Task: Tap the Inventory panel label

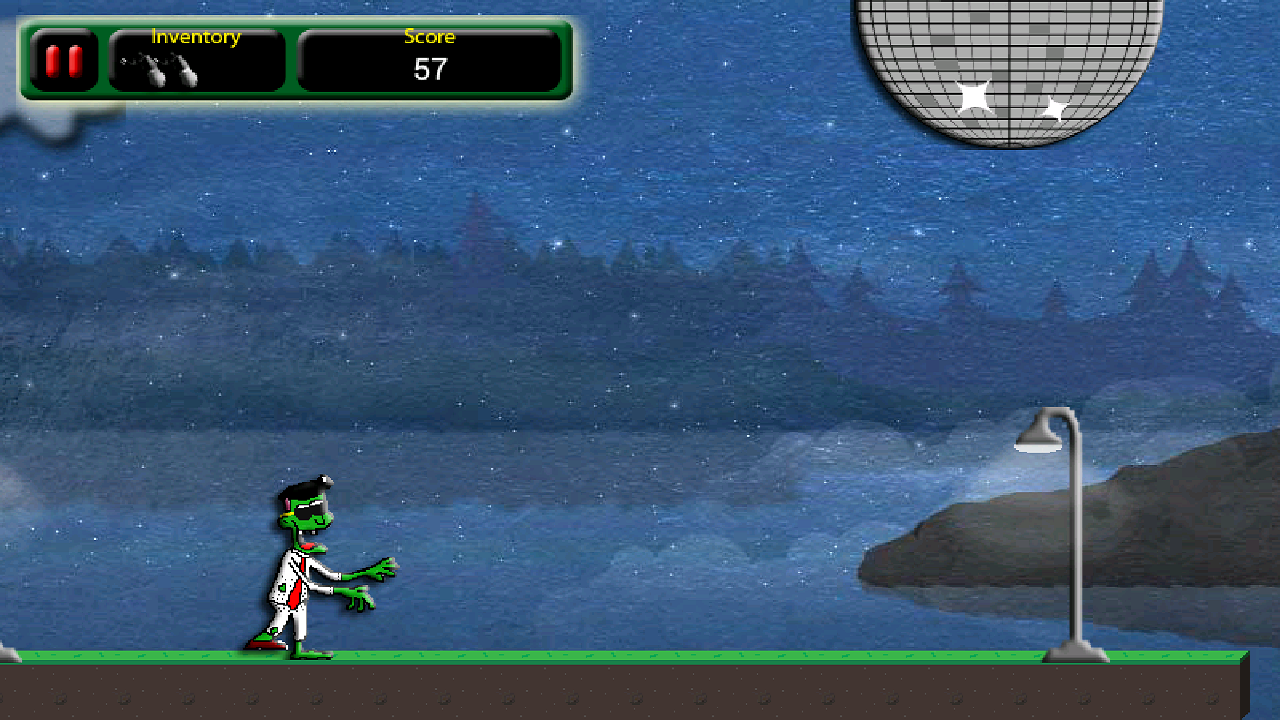Action: pyautogui.click(x=195, y=37)
